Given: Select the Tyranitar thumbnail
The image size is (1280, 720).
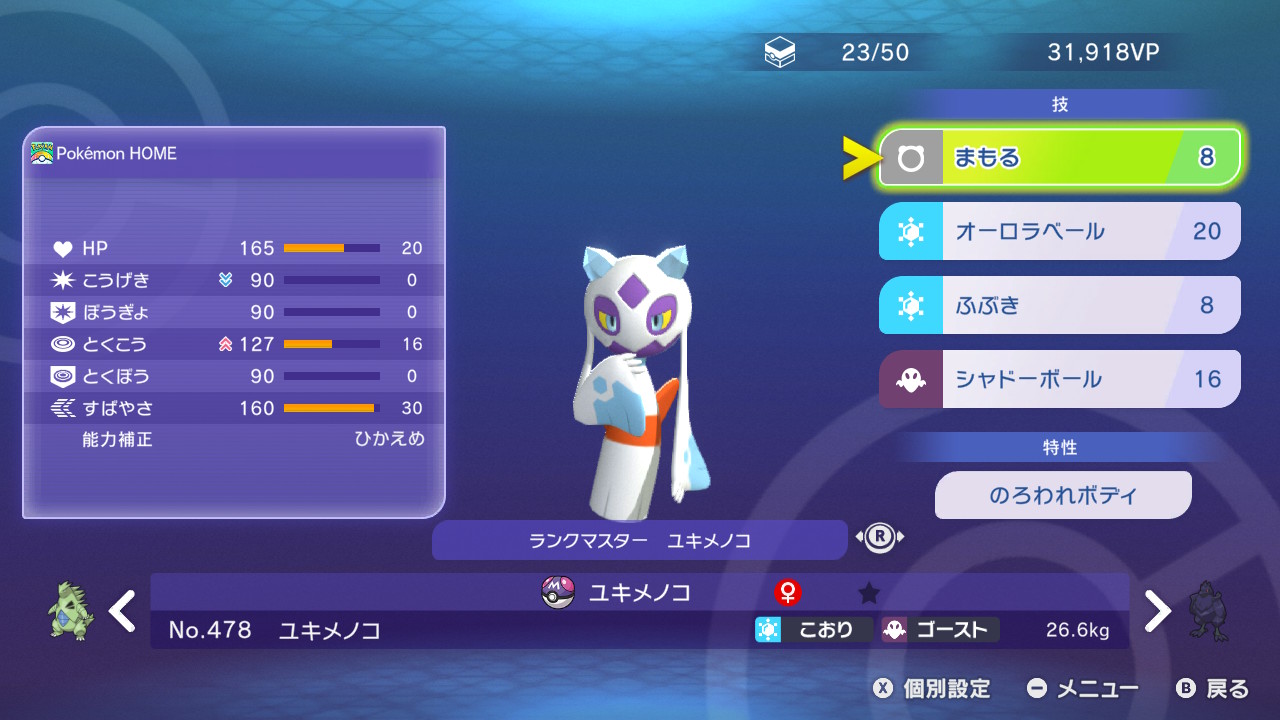Looking at the screenshot, I should pos(72,612).
